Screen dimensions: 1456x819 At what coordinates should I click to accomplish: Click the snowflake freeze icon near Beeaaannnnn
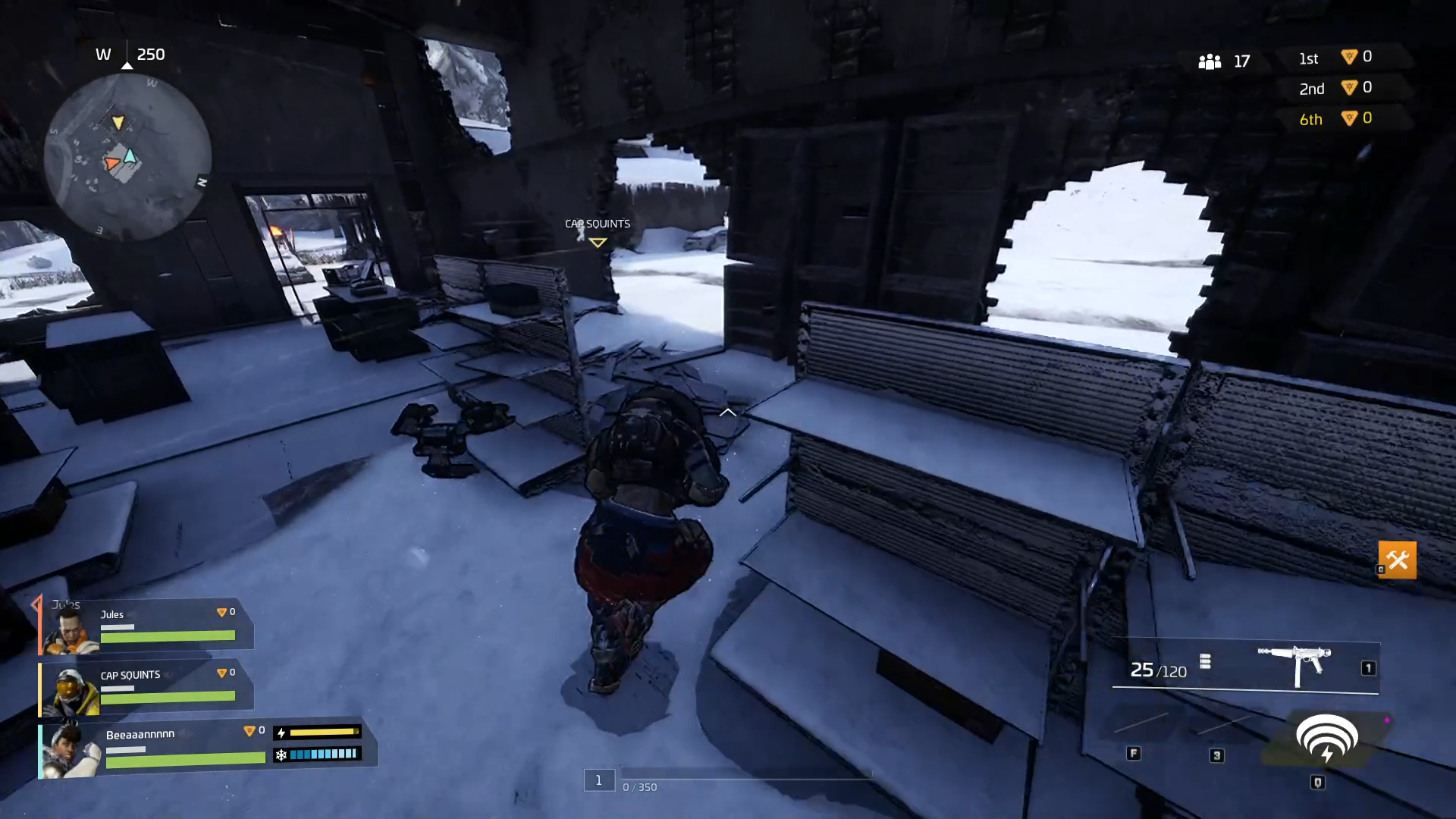(x=281, y=755)
